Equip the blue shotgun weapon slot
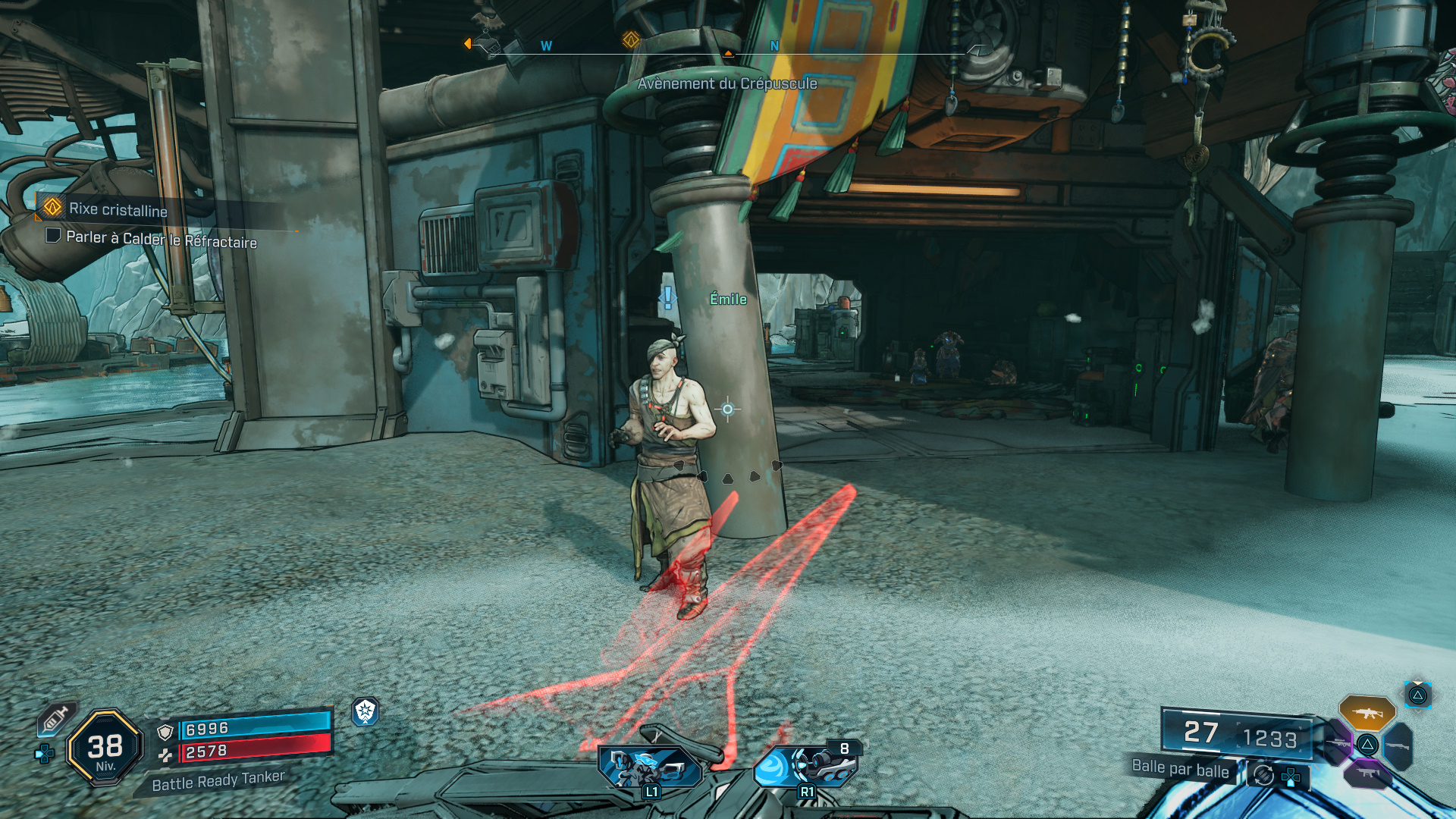The width and height of the screenshot is (1456, 819). (x=1398, y=746)
